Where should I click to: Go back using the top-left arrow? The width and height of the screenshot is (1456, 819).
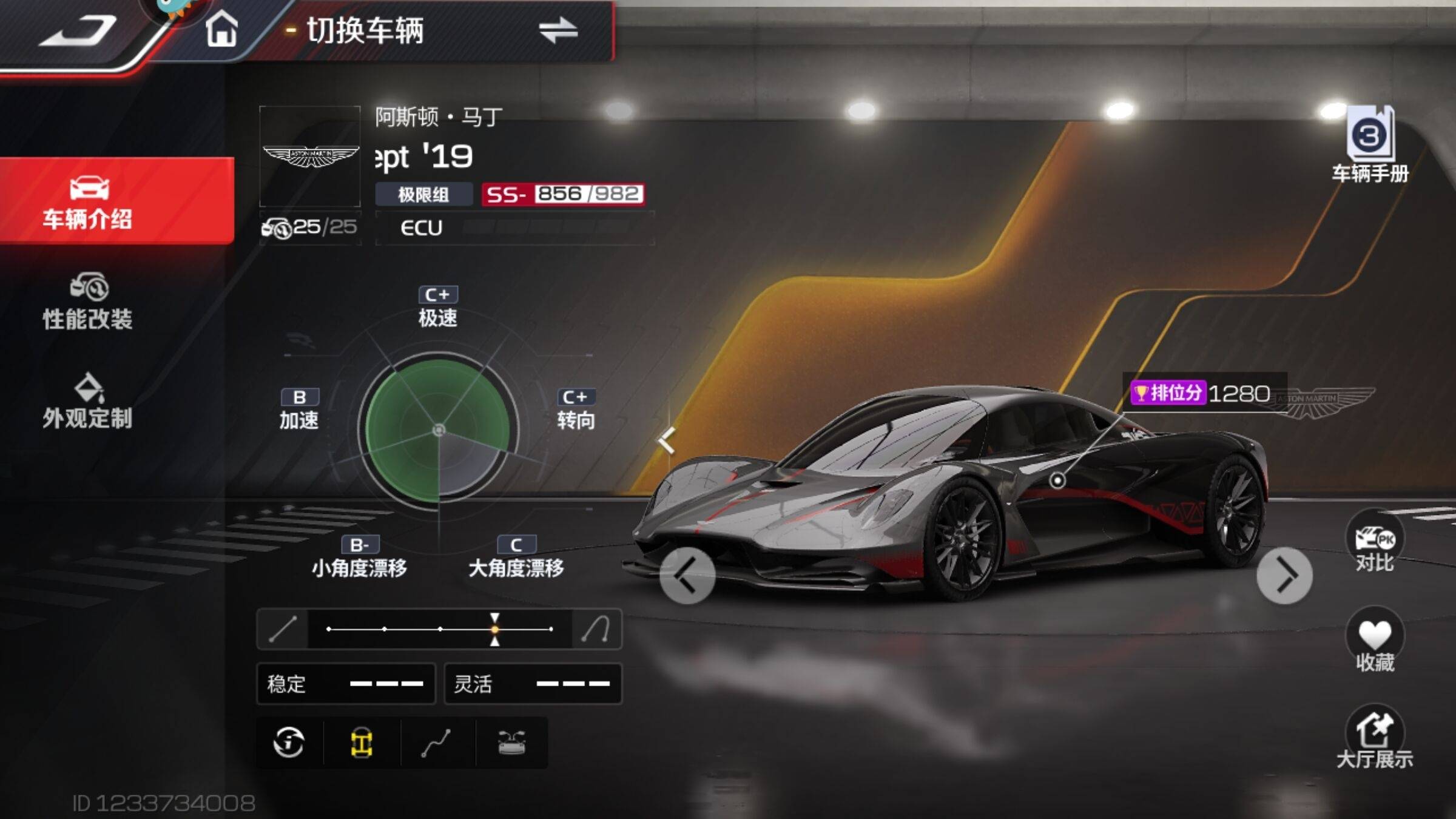(x=78, y=30)
